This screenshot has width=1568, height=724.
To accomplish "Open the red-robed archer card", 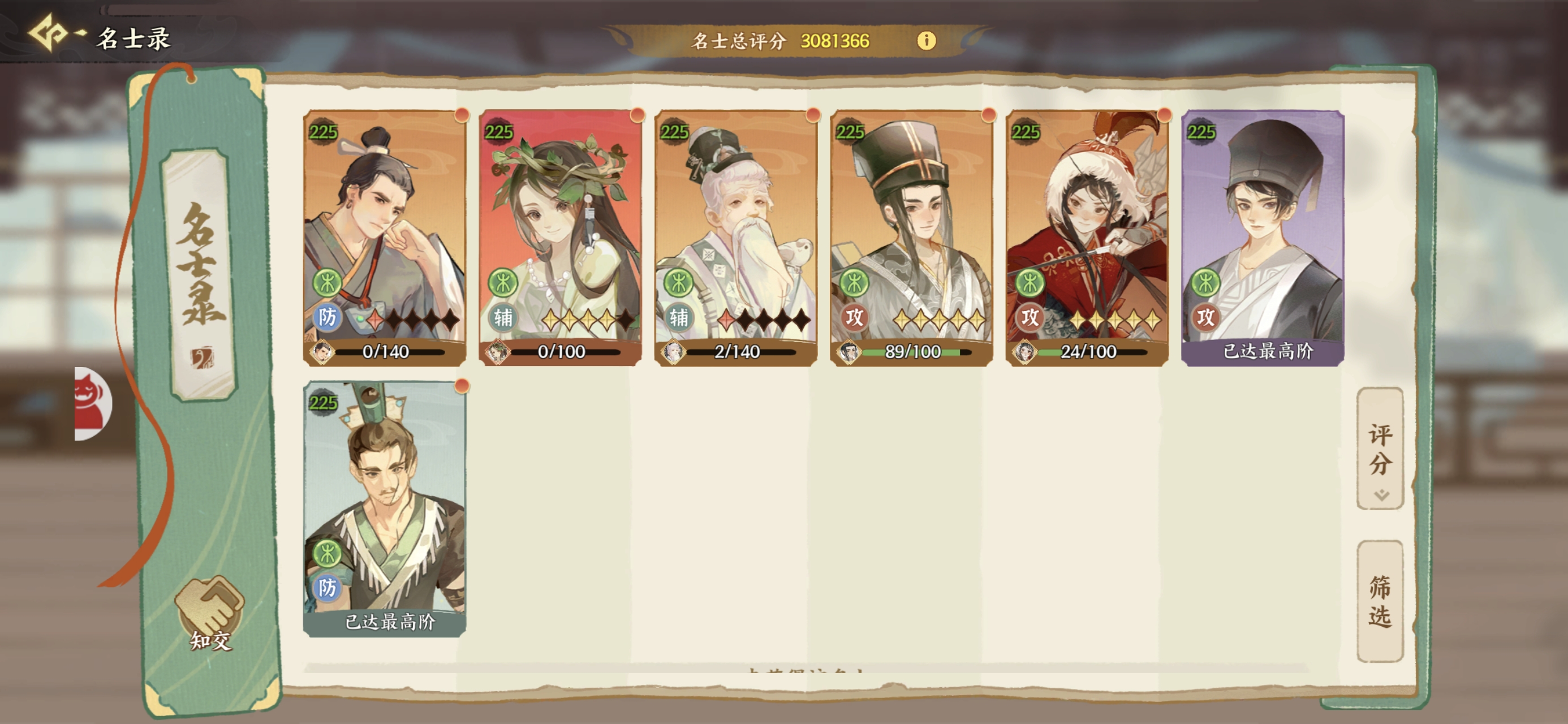I will 1087,238.
